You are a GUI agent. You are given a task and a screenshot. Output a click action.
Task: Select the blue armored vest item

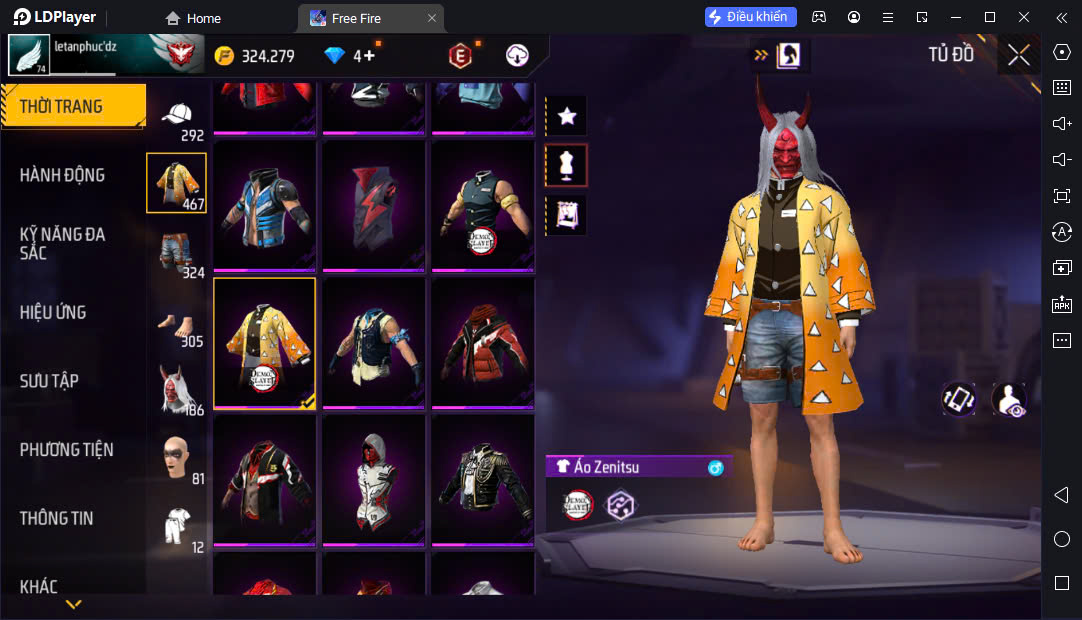coord(264,205)
